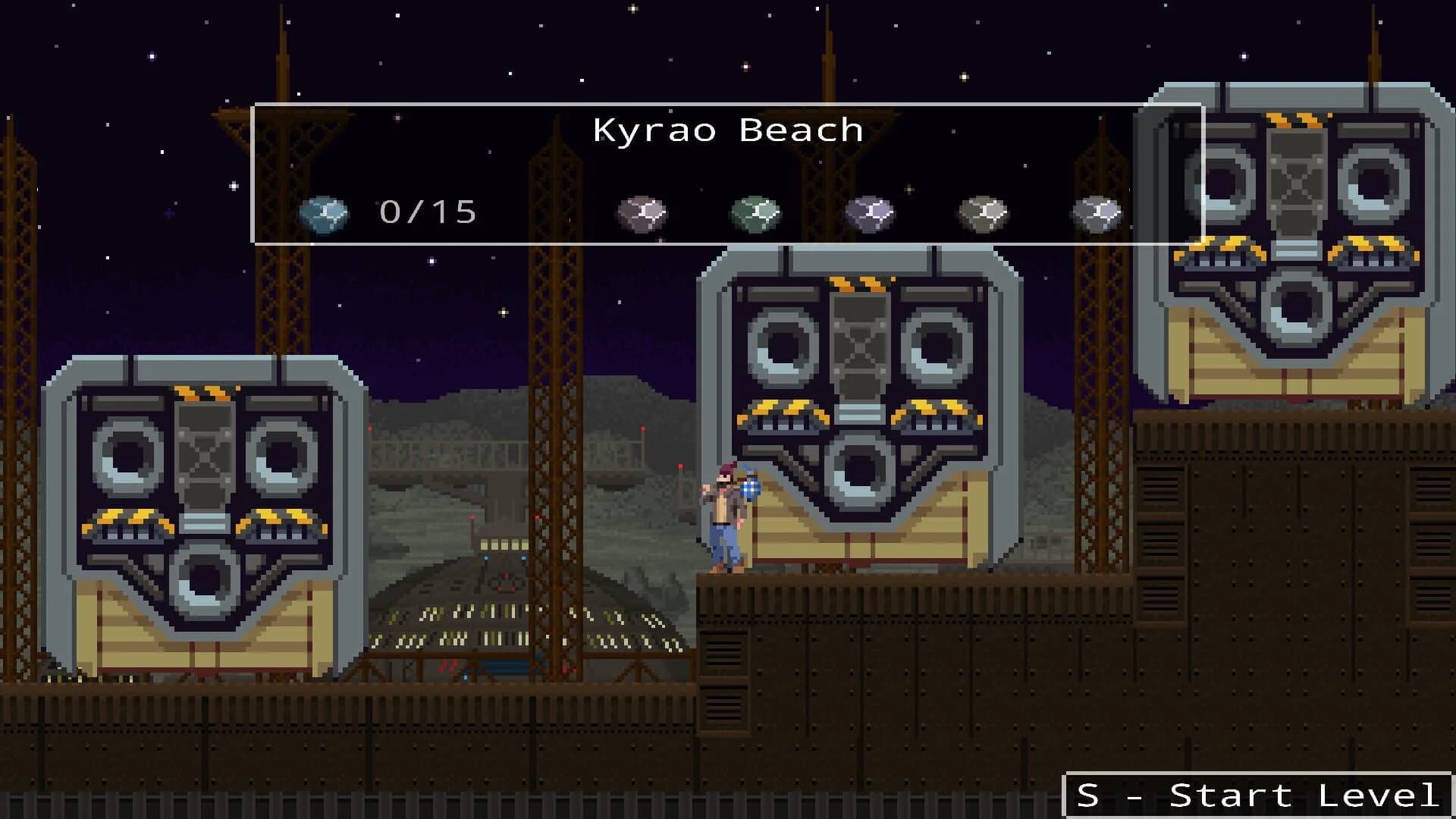Screen dimensions: 1456x819
Task: Expand the Kyrao Beach info panel
Action: tap(728, 171)
